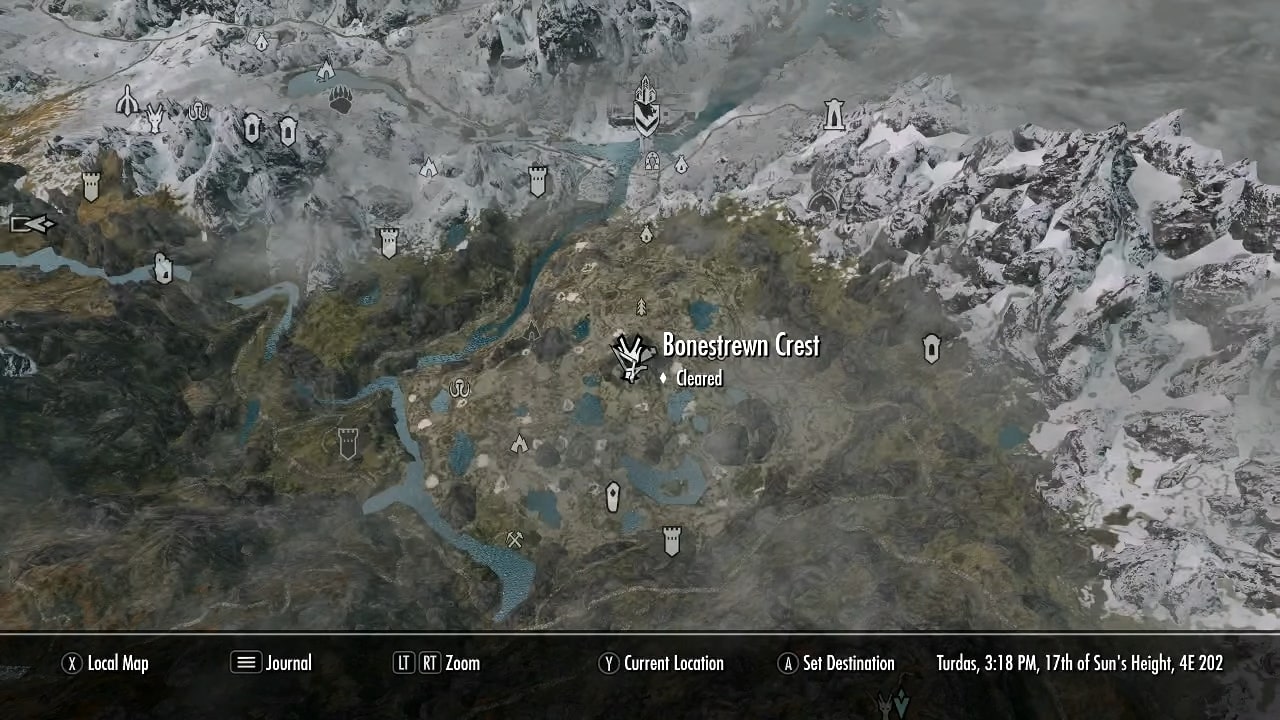Viewport: 1280px width, 720px height.
Task: Click the fort tower marker south of Bonestrewn Crest
Action: click(x=671, y=540)
